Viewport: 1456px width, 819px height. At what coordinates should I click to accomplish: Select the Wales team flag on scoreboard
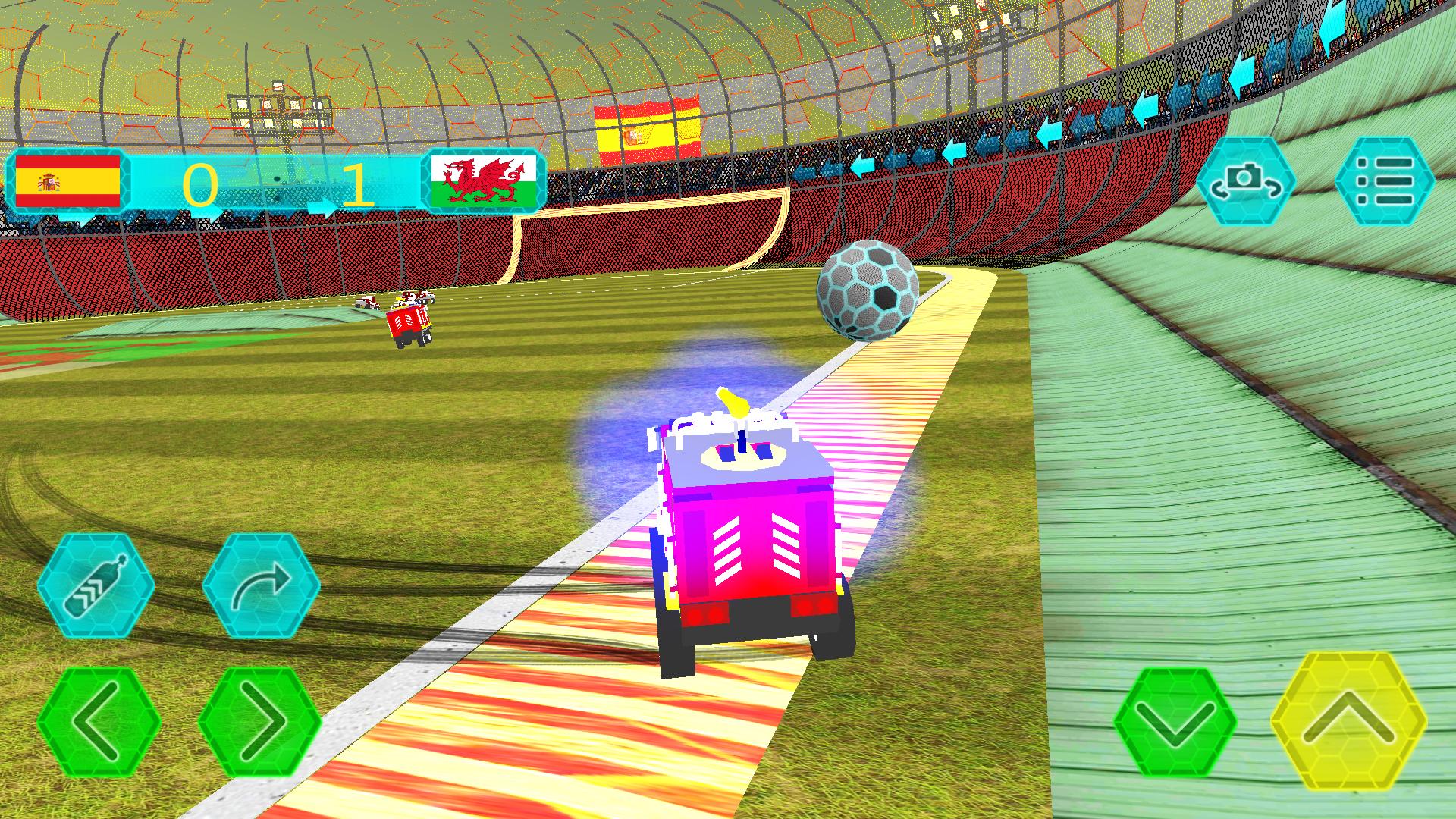coord(483,180)
